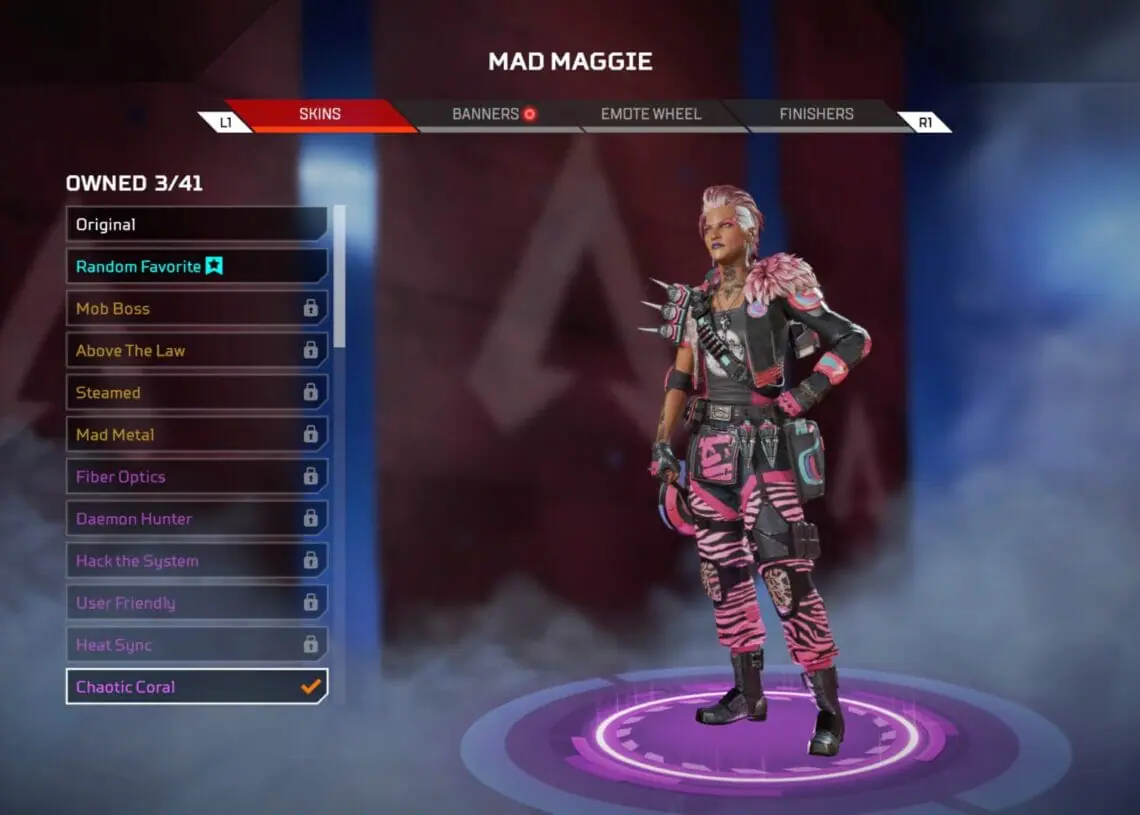Select the Original skin

point(196,224)
